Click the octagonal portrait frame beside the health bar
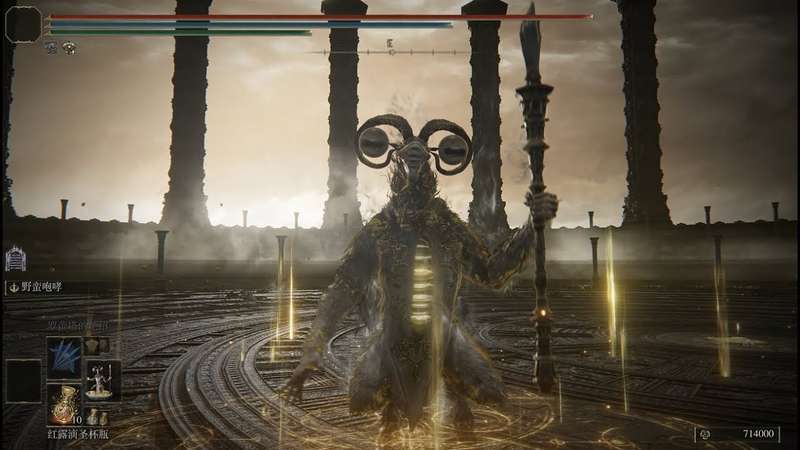 pyautogui.click(x=22, y=23)
